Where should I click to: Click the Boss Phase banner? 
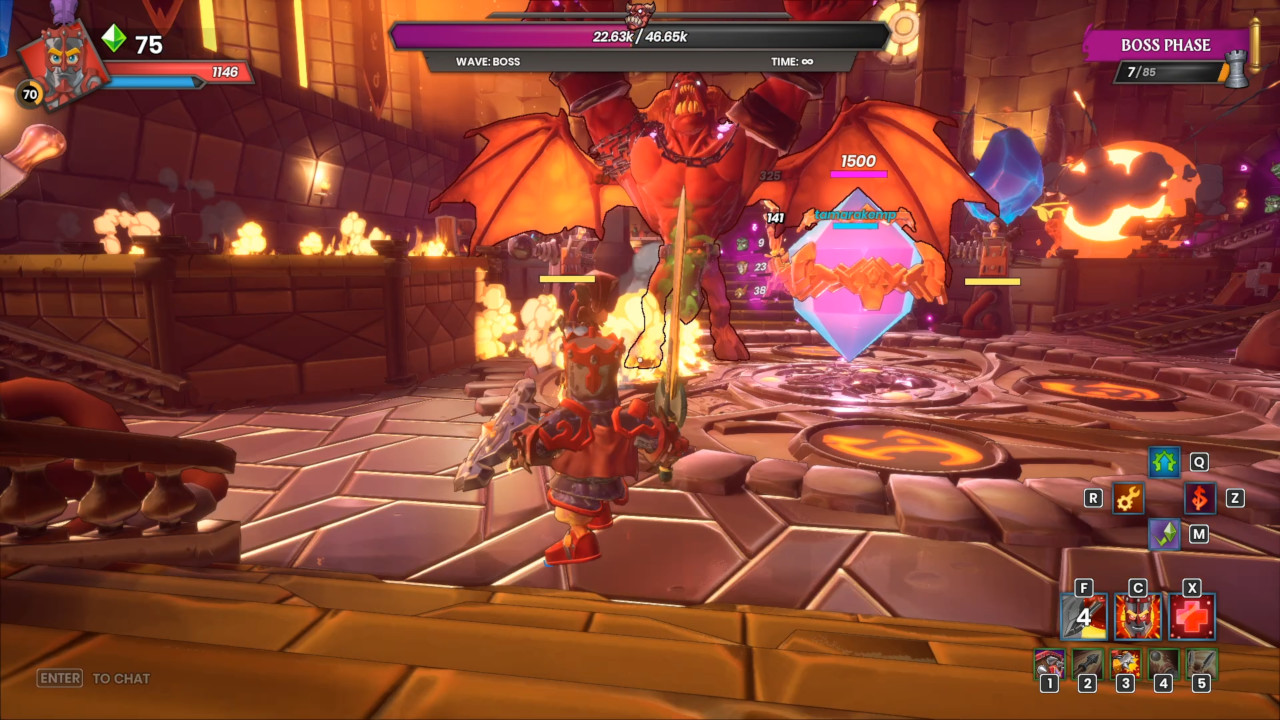1165,45
